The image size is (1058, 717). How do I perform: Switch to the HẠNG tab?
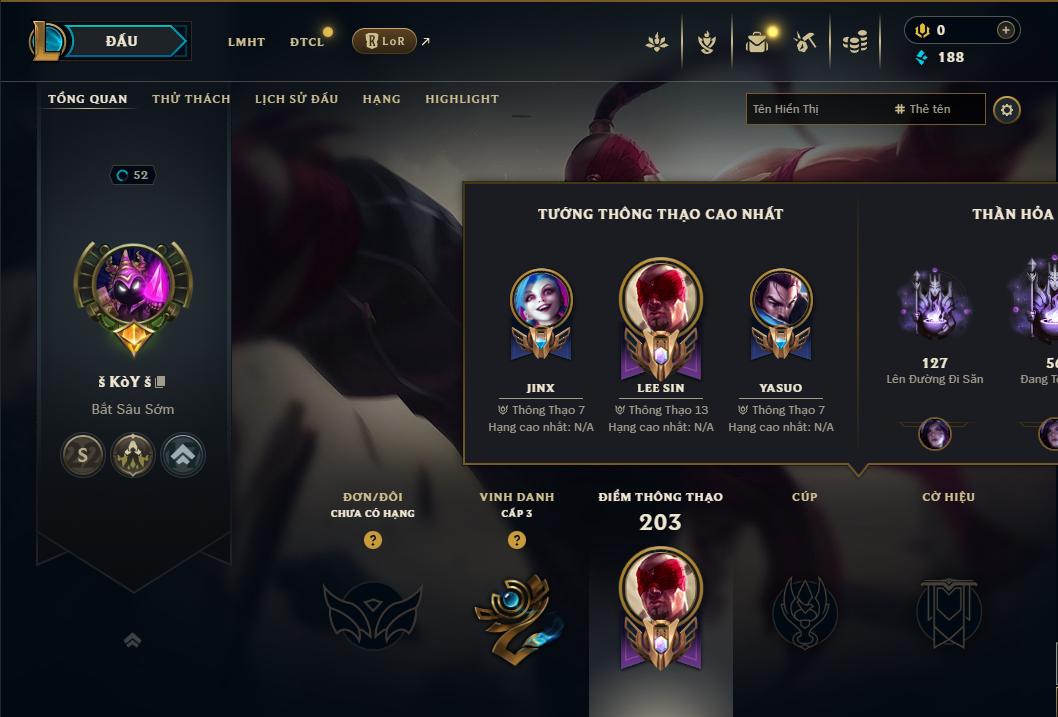[381, 99]
